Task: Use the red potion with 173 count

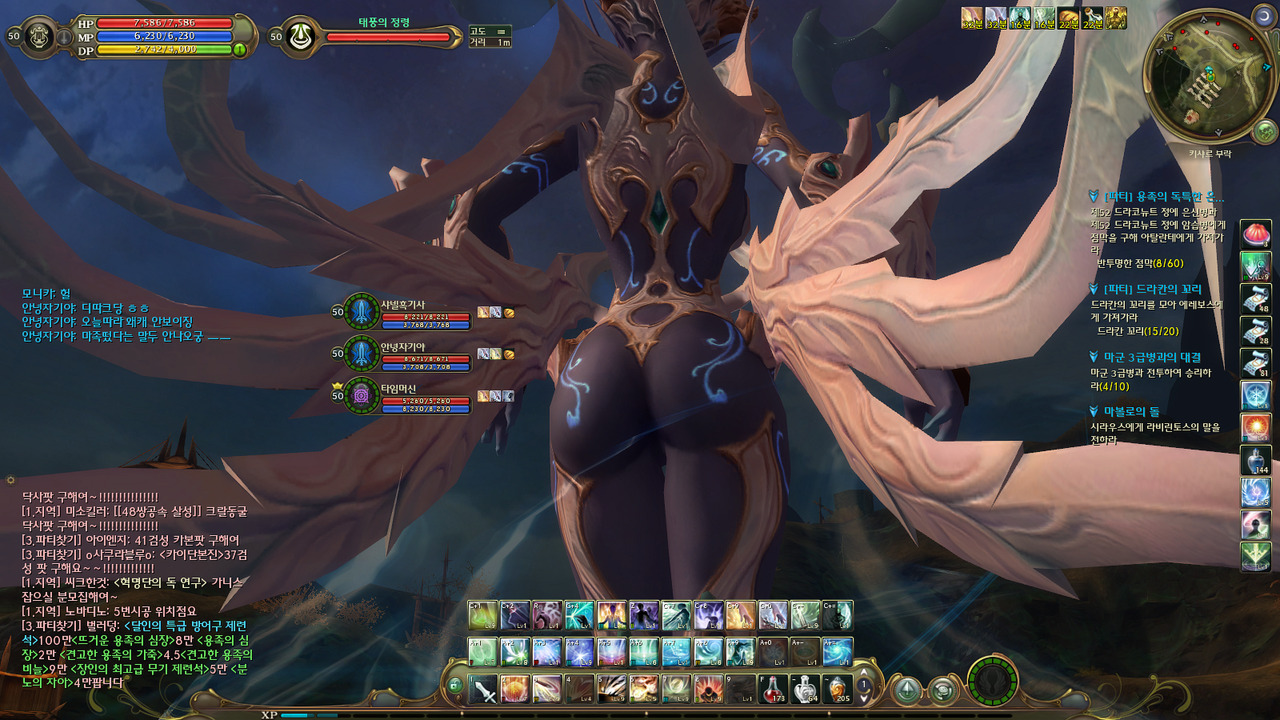Action: point(773,689)
